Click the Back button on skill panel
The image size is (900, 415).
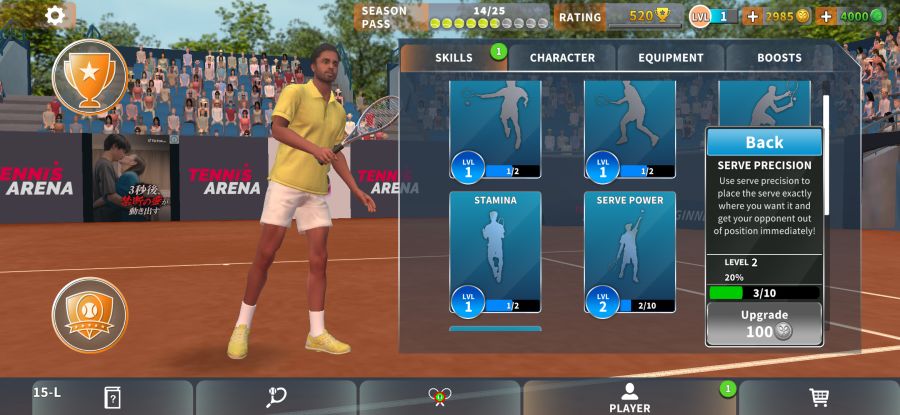tap(764, 142)
